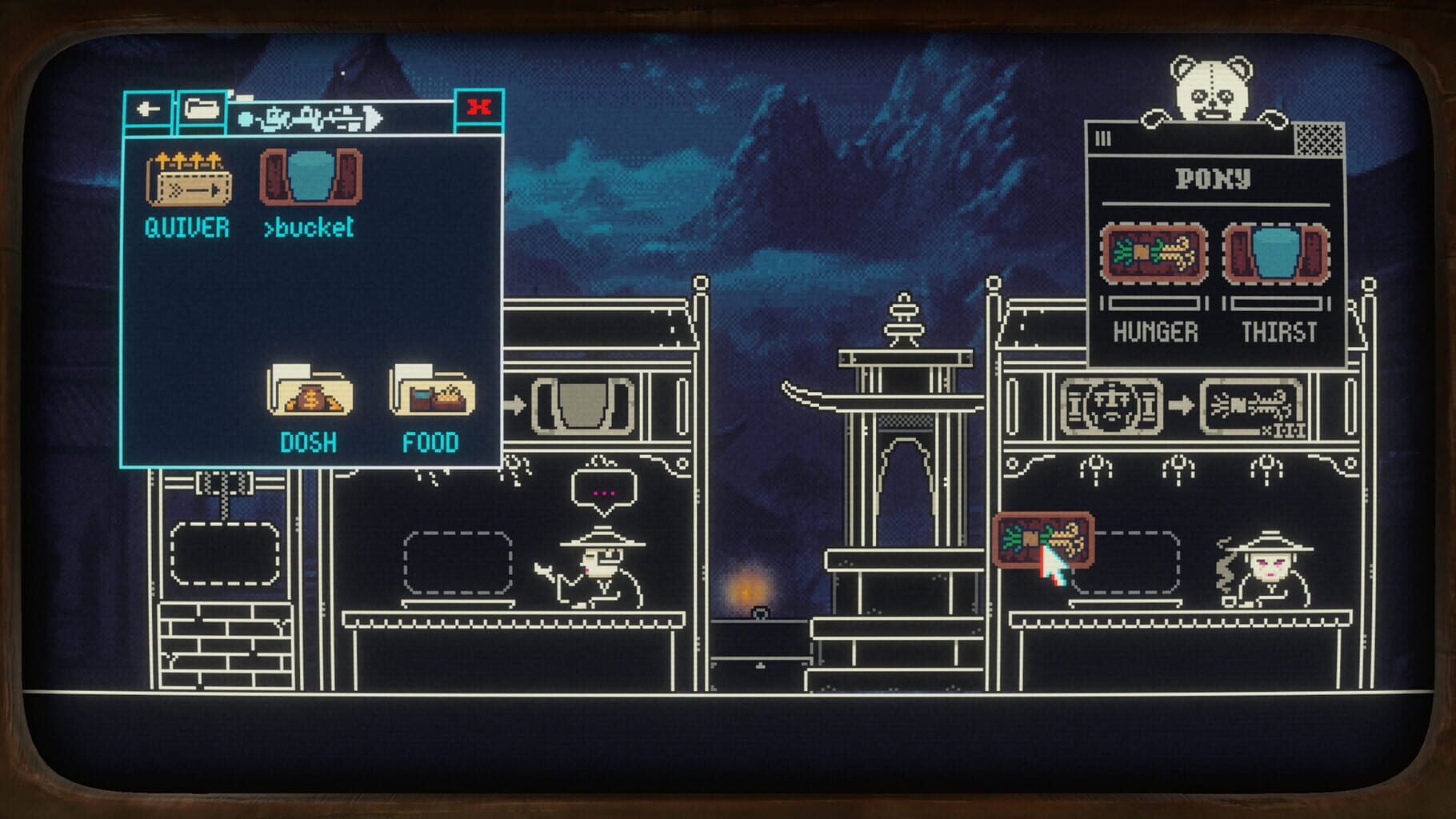Image resolution: width=1456 pixels, height=819 pixels.
Task: Click the hay trough in the PONY hunger slot
Action: coord(1154,253)
